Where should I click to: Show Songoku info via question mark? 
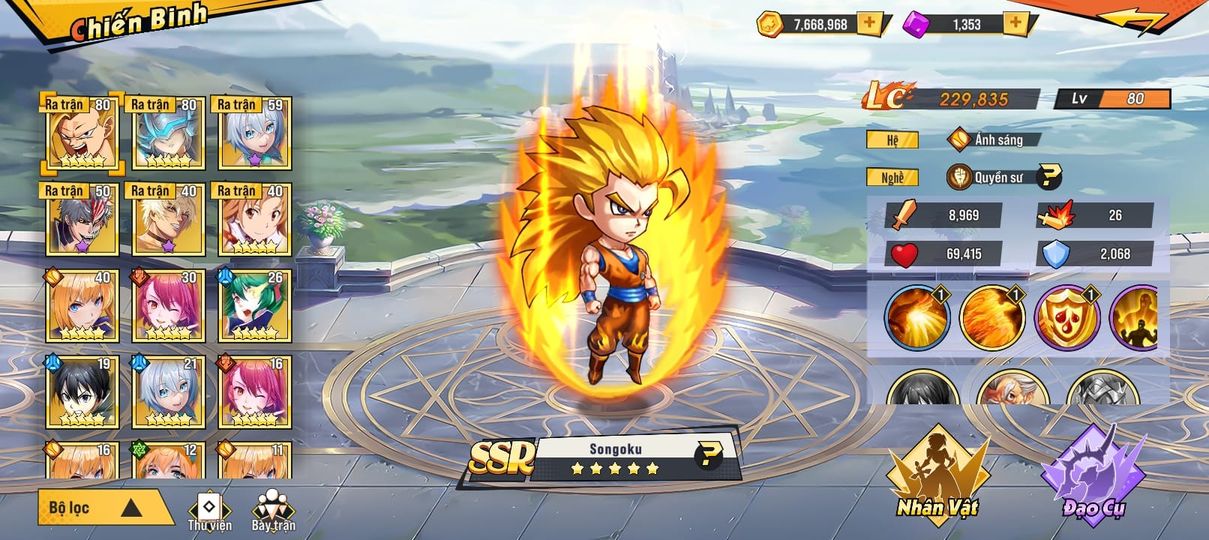tap(708, 457)
